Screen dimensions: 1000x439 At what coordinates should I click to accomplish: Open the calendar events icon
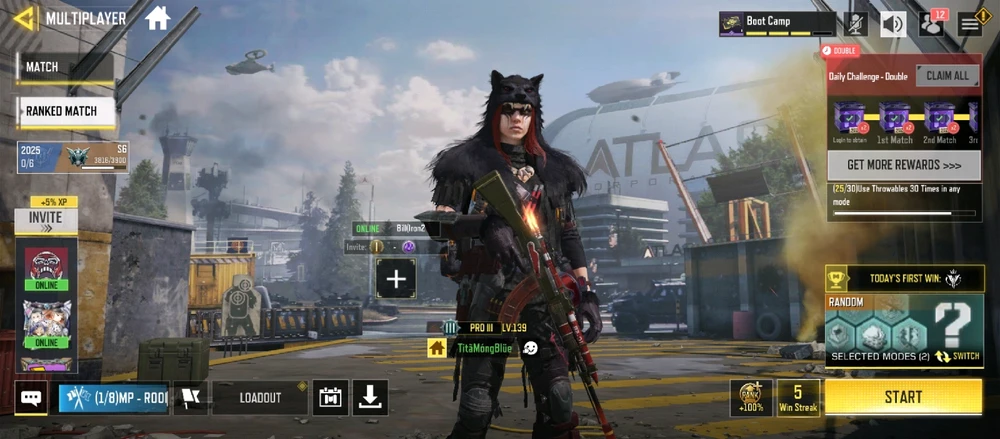tap(330, 398)
